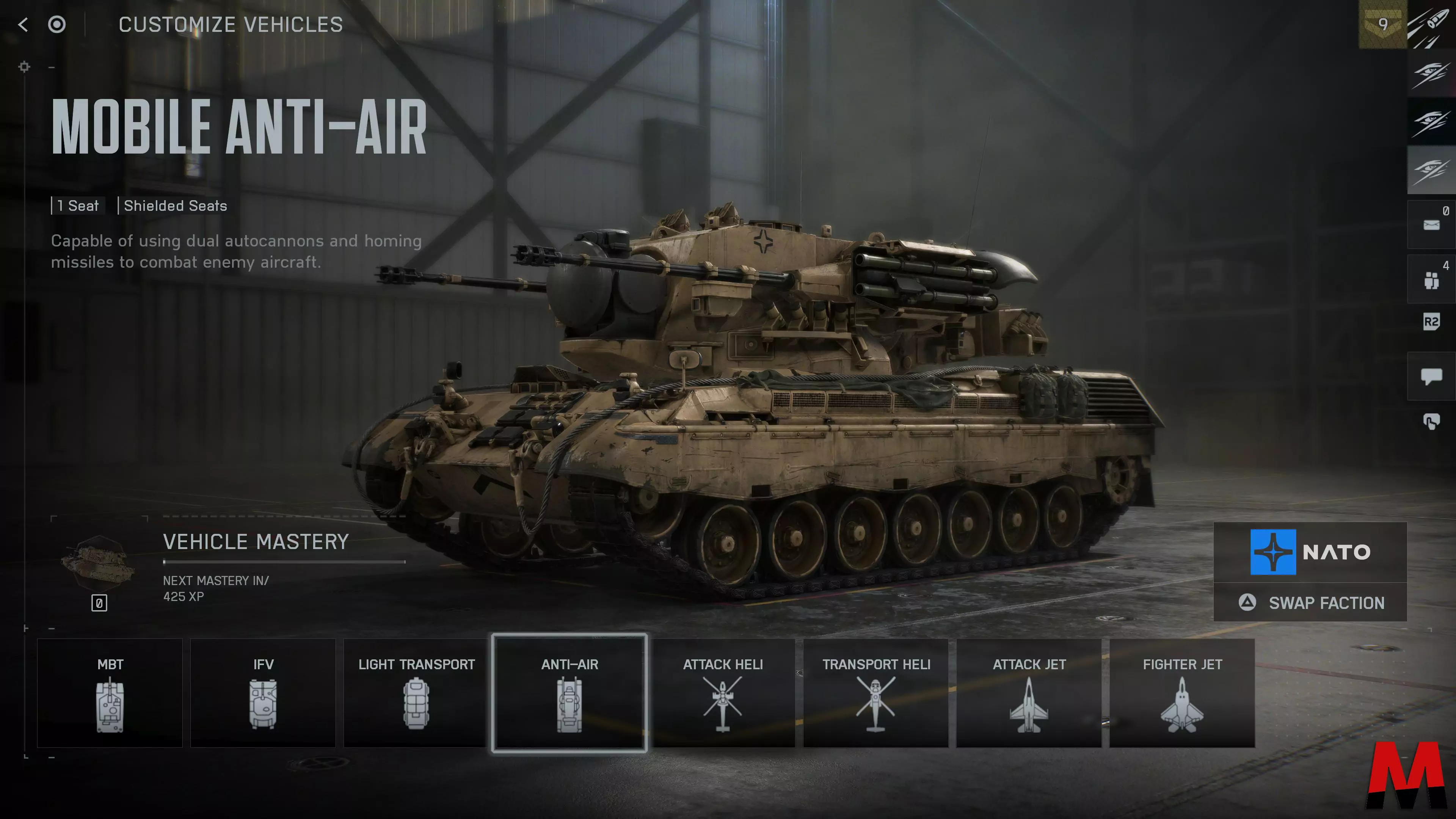Viewport: 1456px width, 819px height.
Task: Click the rank 9 badge
Action: point(1382,24)
